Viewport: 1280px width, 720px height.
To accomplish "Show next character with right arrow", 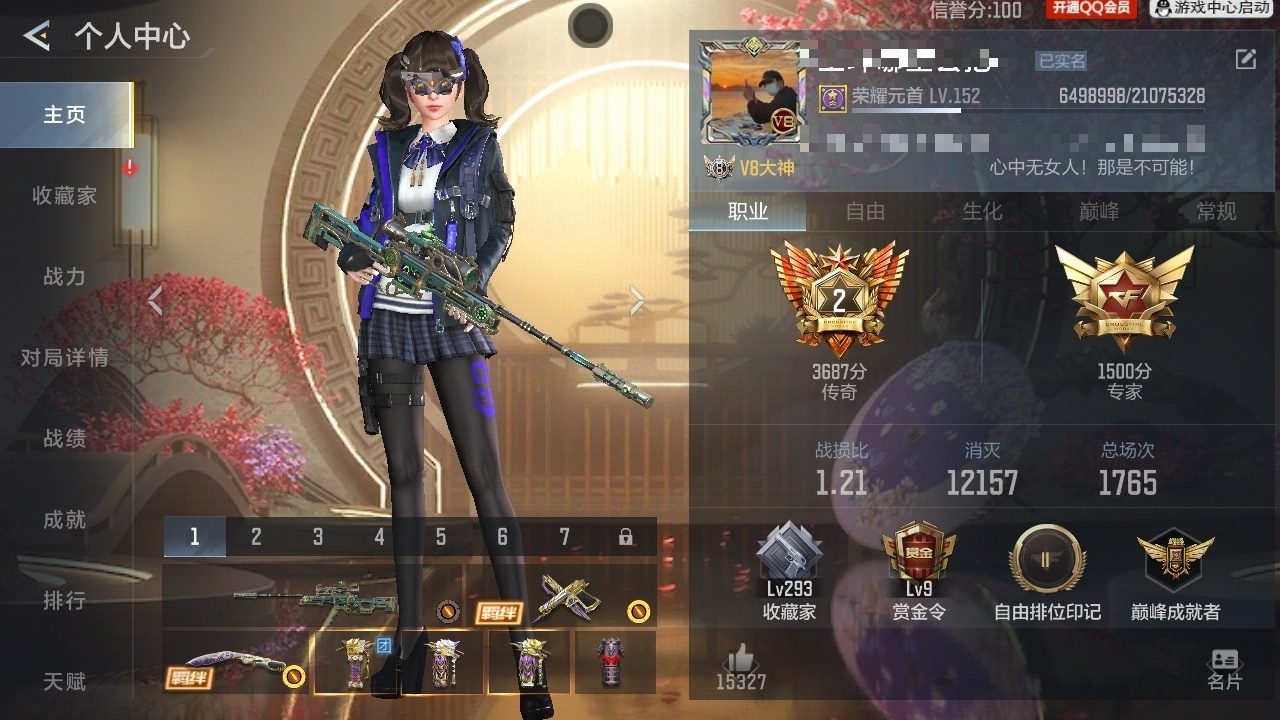I will point(637,300).
